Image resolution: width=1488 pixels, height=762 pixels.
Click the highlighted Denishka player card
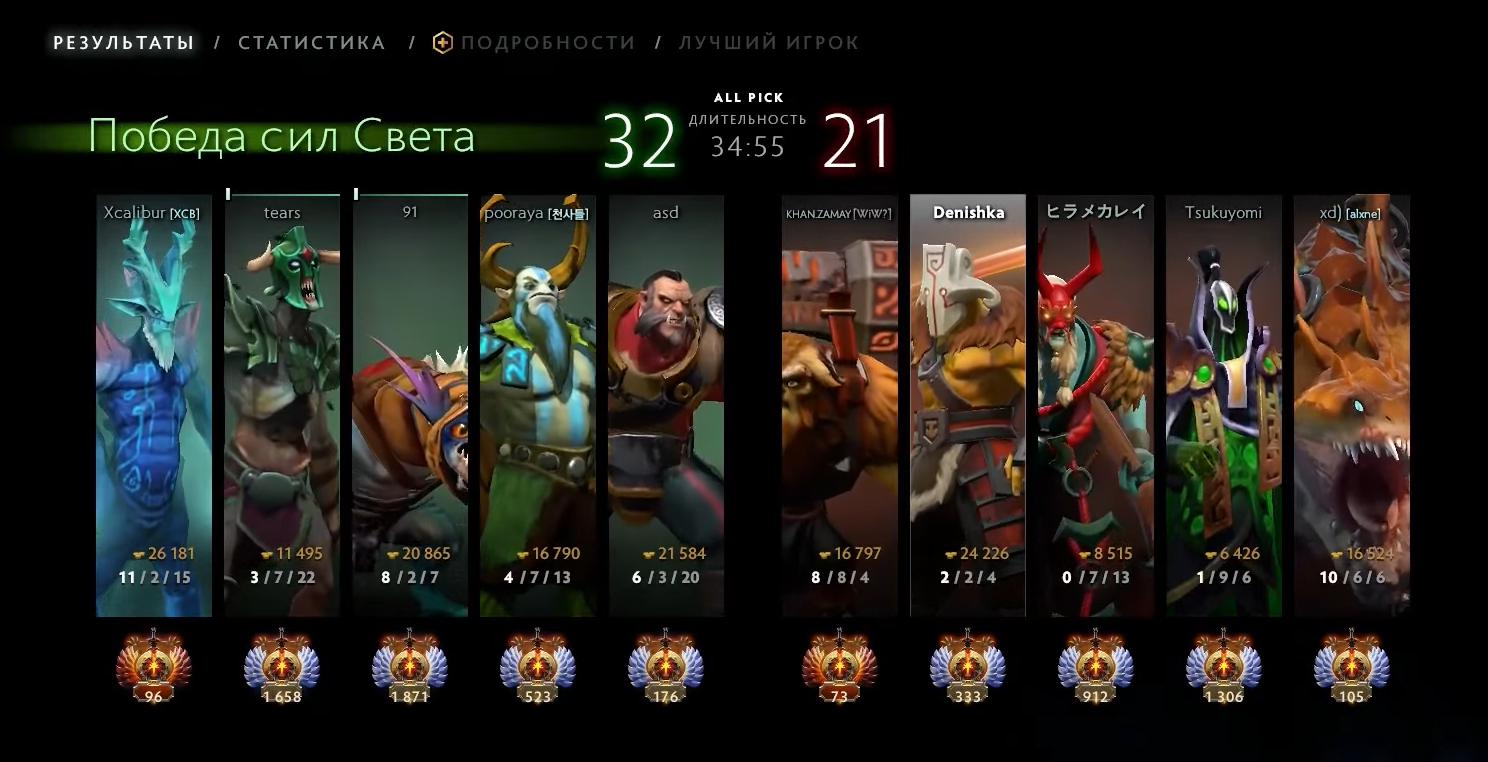(x=968, y=405)
